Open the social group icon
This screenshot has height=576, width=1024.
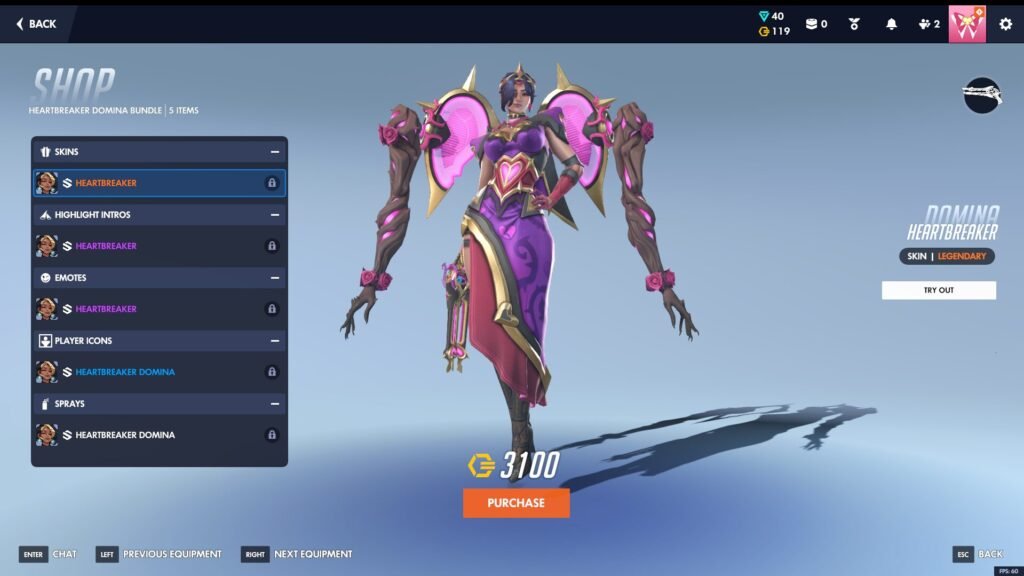pos(928,24)
